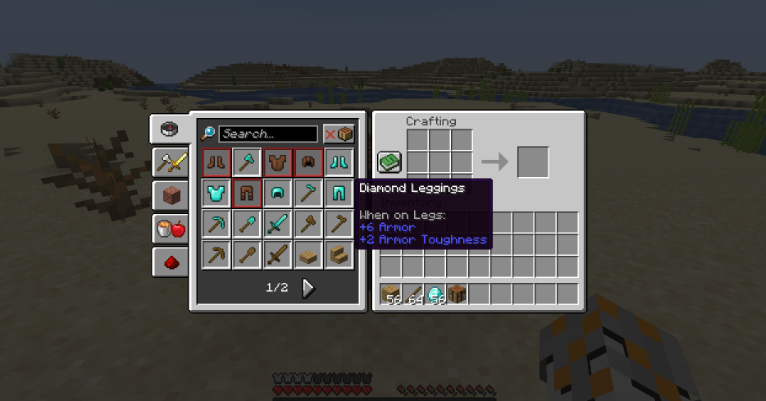Select the diamonds stack in hotbar
The width and height of the screenshot is (766, 401).
click(x=436, y=294)
